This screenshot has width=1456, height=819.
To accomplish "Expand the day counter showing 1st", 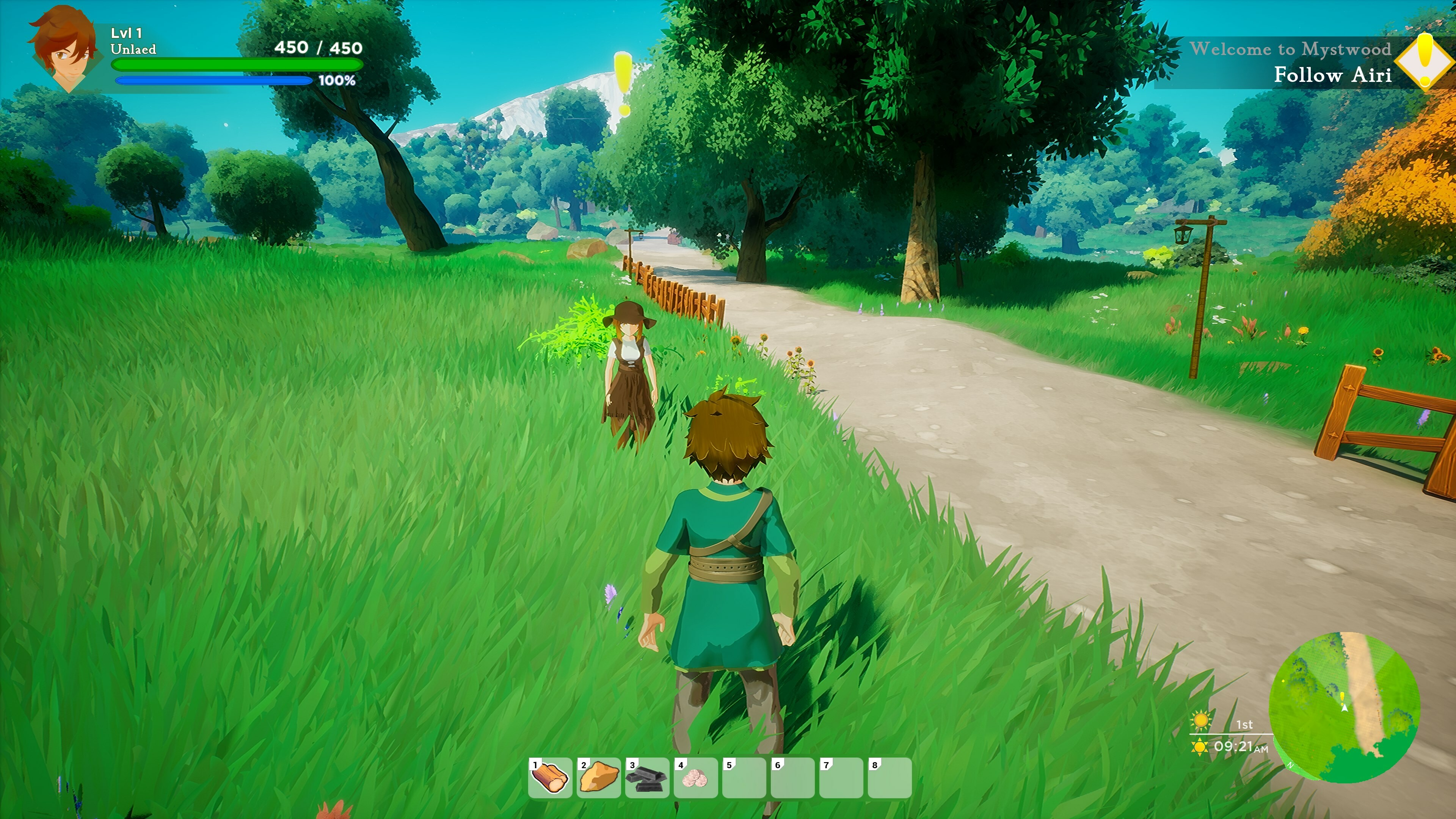I will coord(1245,725).
